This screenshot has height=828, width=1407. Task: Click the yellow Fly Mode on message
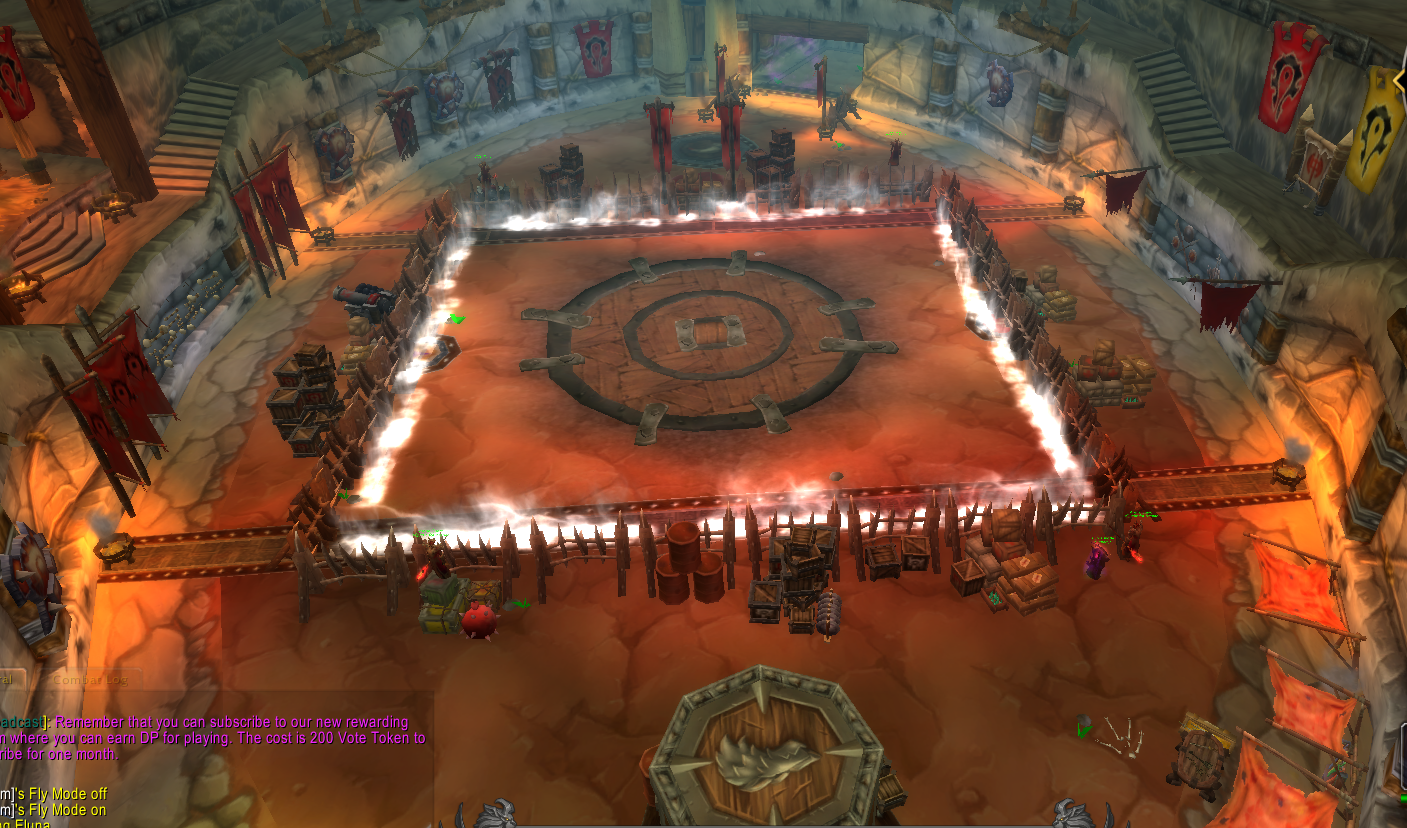coord(60,810)
